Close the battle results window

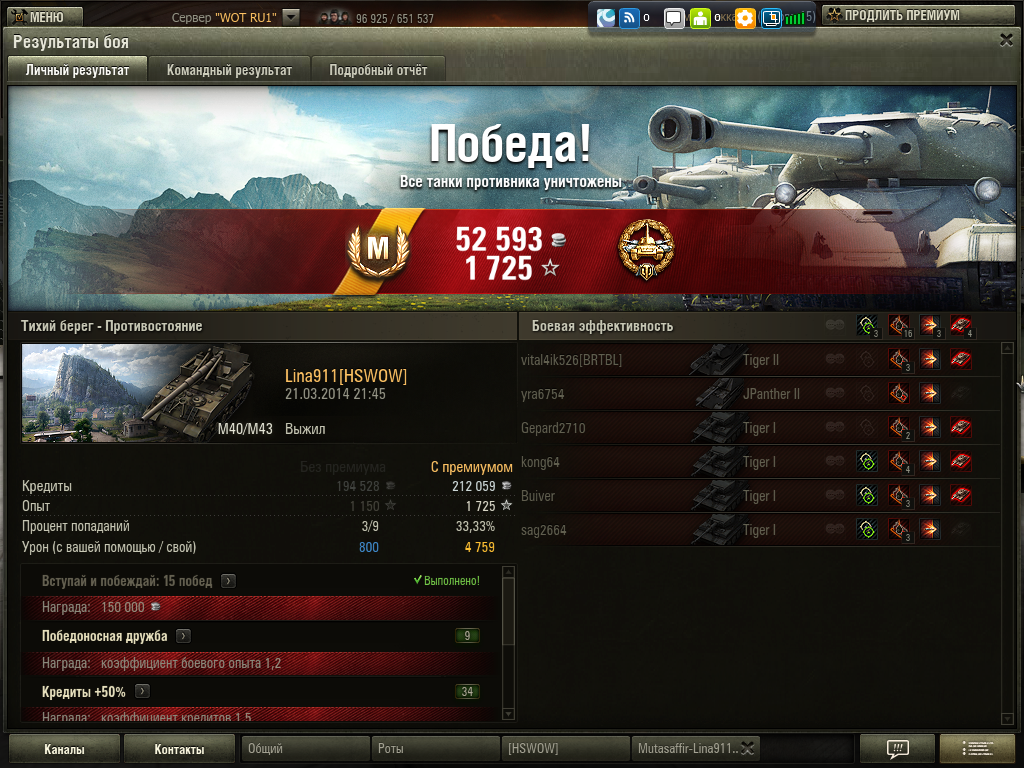click(x=1006, y=40)
